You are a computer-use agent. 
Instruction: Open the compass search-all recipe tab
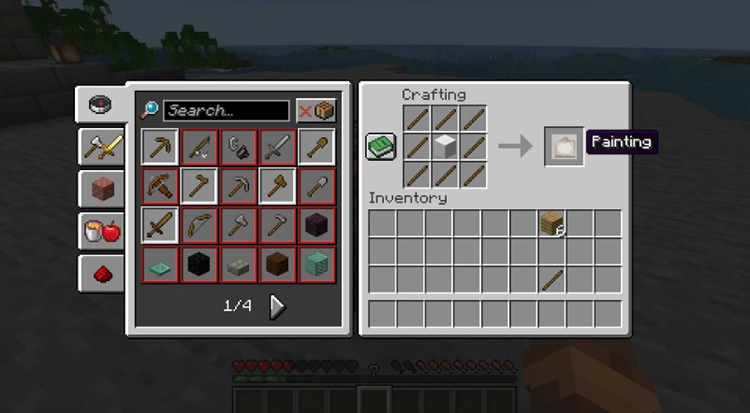pos(101,104)
